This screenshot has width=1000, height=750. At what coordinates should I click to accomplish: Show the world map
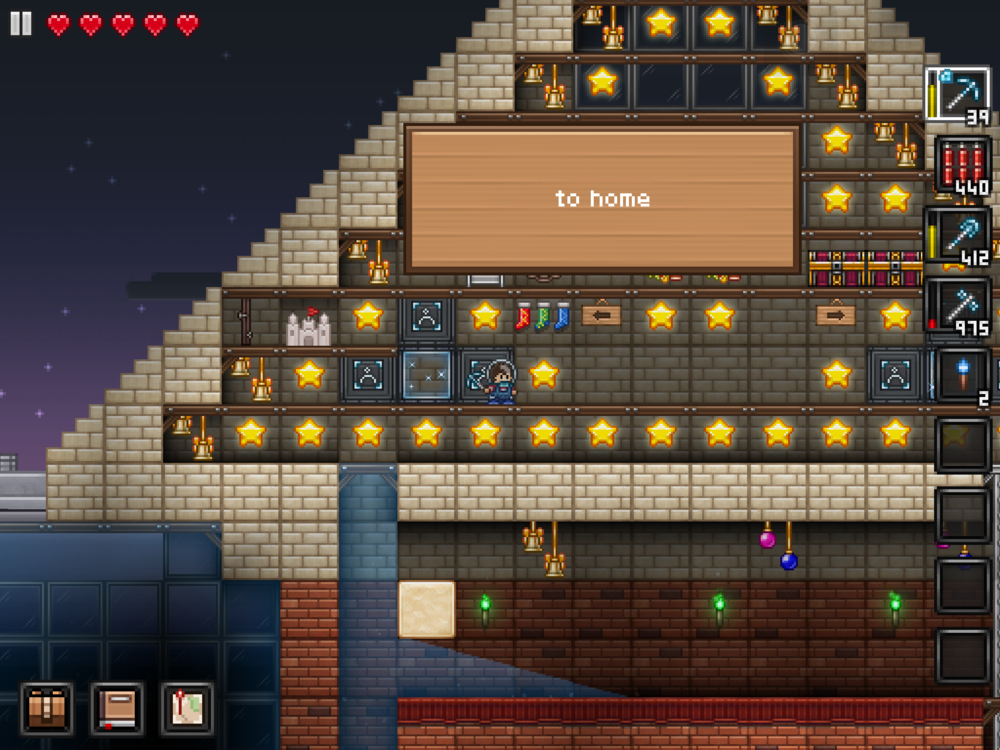(187, 708)
